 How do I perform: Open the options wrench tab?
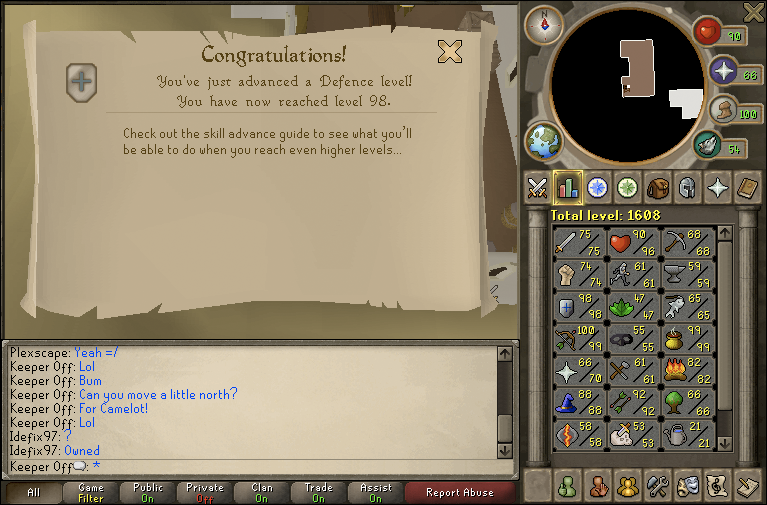click(658, 486)
